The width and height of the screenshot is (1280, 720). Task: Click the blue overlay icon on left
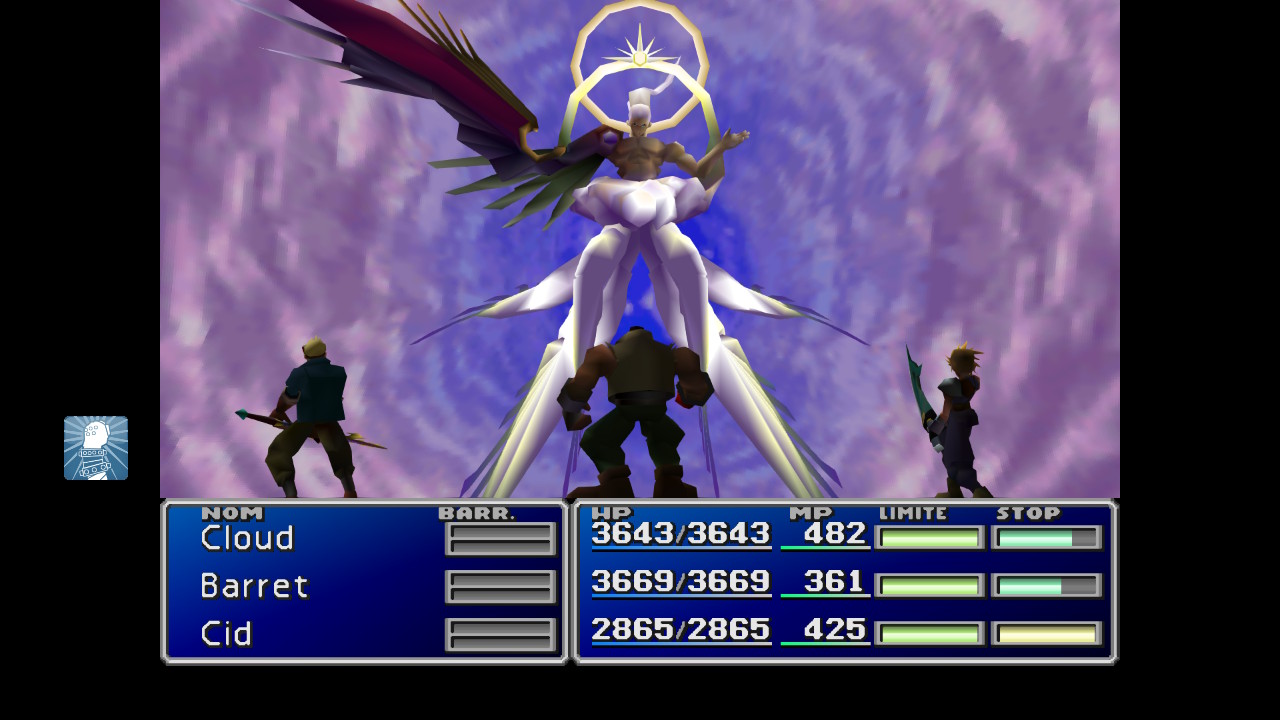96,448
